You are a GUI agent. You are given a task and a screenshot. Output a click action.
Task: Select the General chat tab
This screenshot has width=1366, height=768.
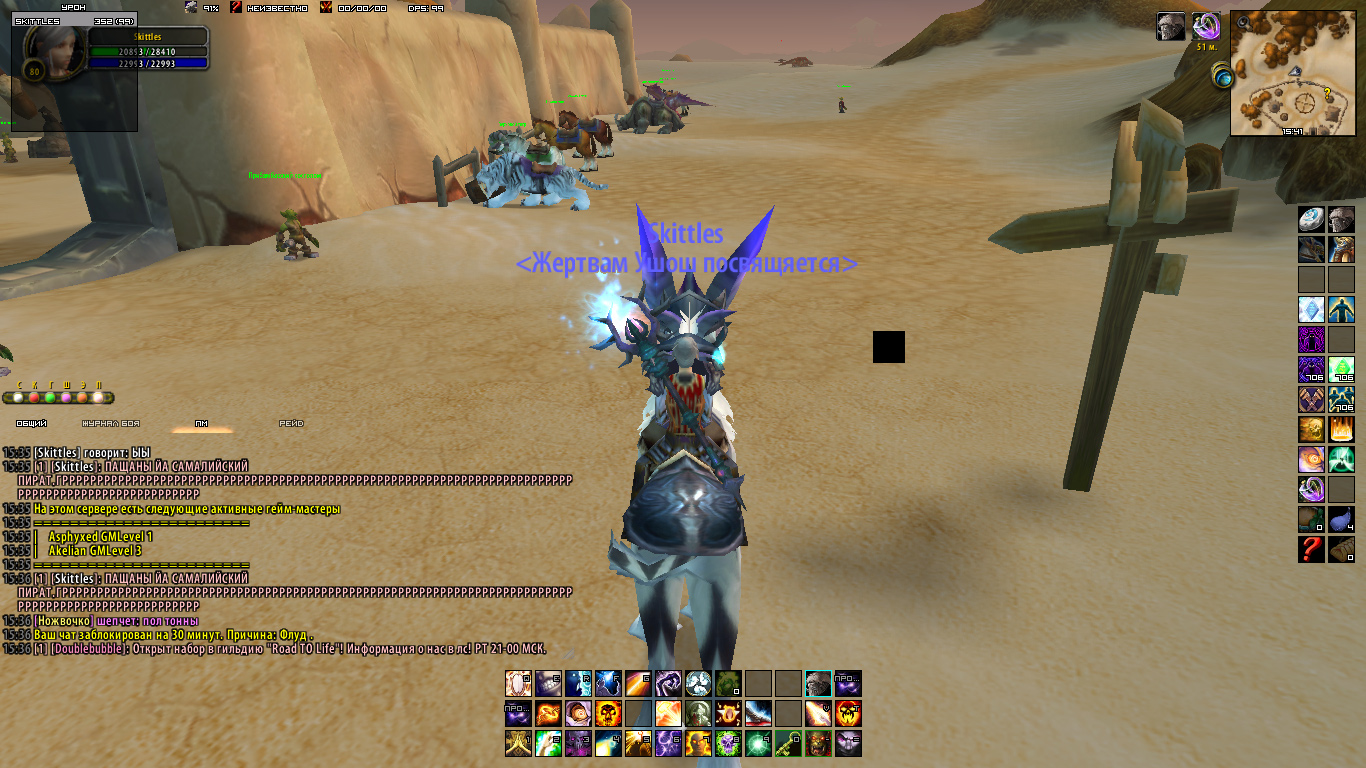pos(32,423)
